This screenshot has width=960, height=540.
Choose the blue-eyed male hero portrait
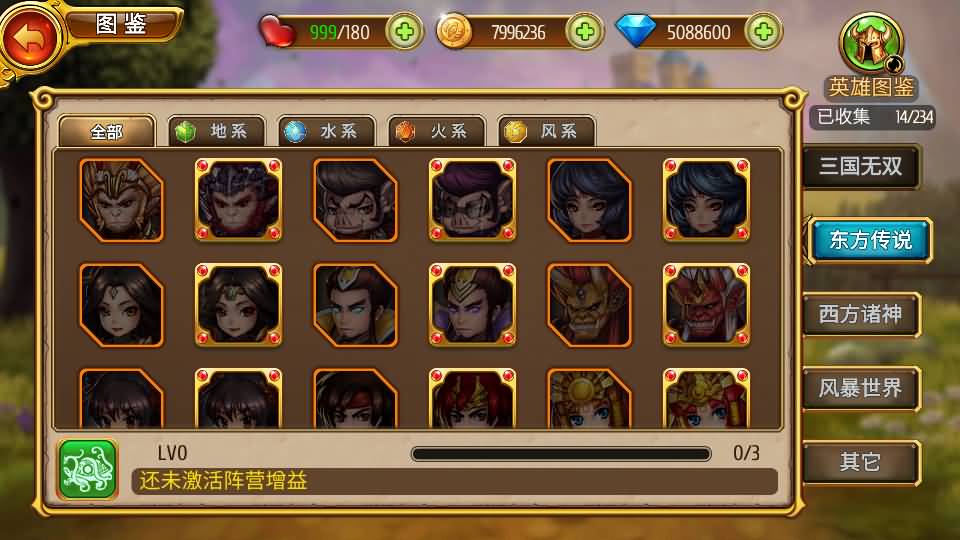pos(355,305)
